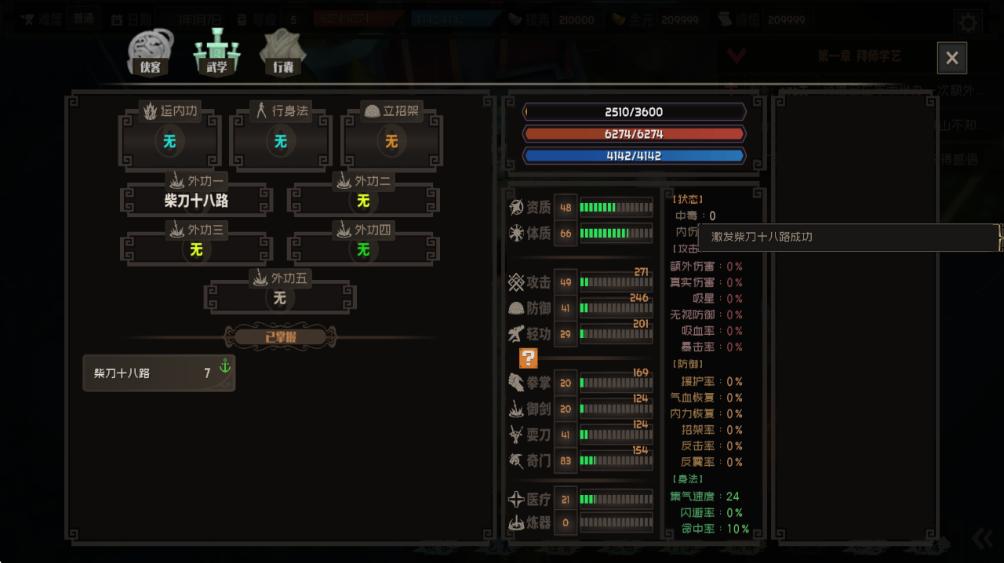Choose the 行身法 movement skill slot
The width and height of the screenshot is (1004, 563).
(280, 141)
